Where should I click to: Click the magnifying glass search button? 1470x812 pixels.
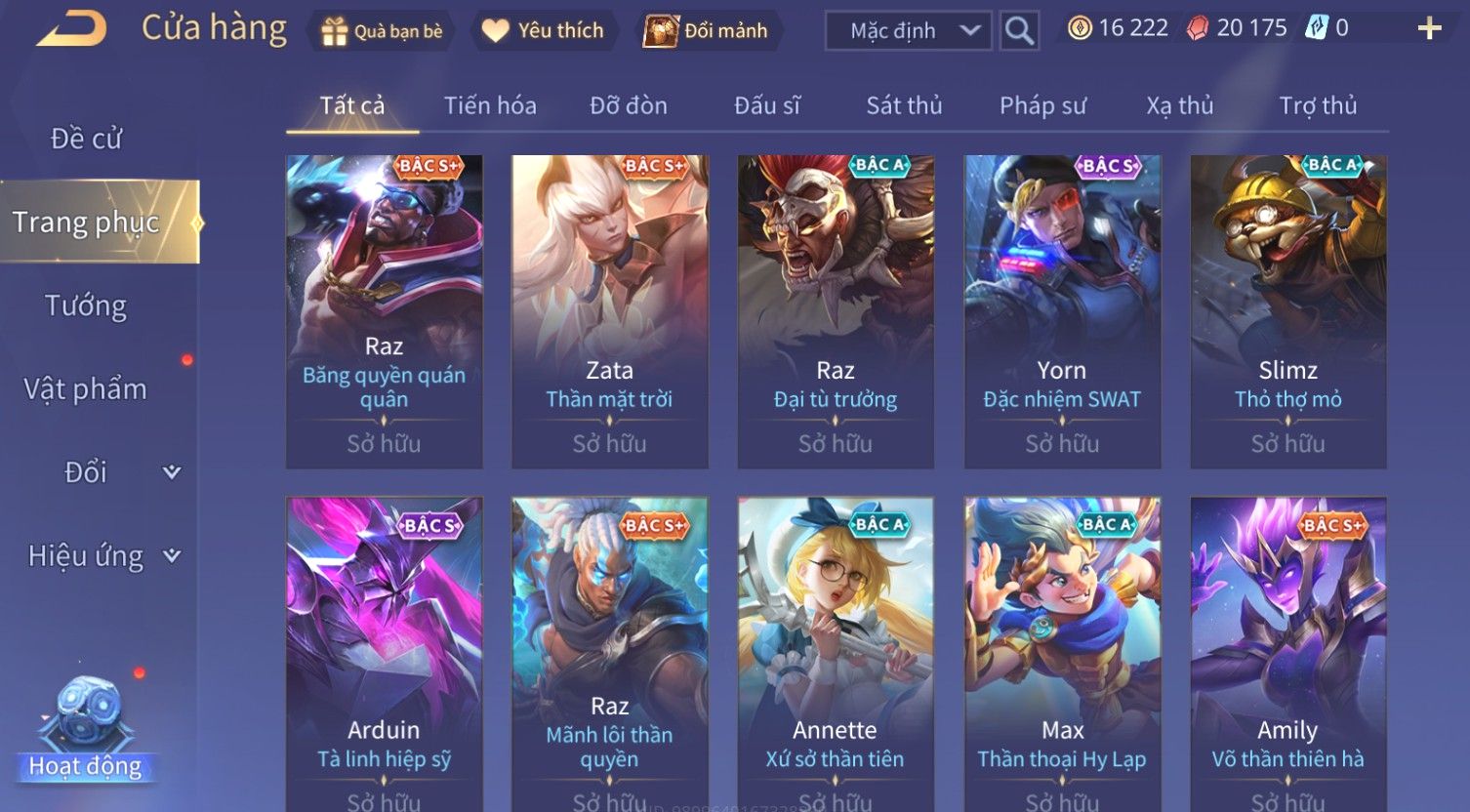1019,31
